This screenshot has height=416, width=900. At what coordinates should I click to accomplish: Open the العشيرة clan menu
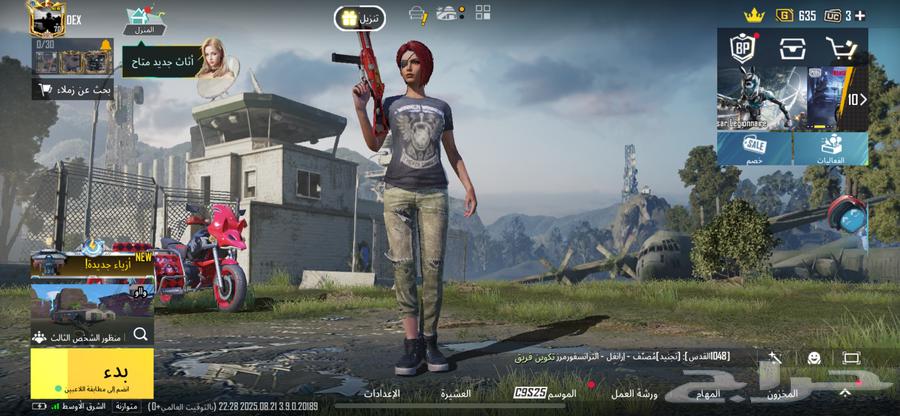point(455,394)
